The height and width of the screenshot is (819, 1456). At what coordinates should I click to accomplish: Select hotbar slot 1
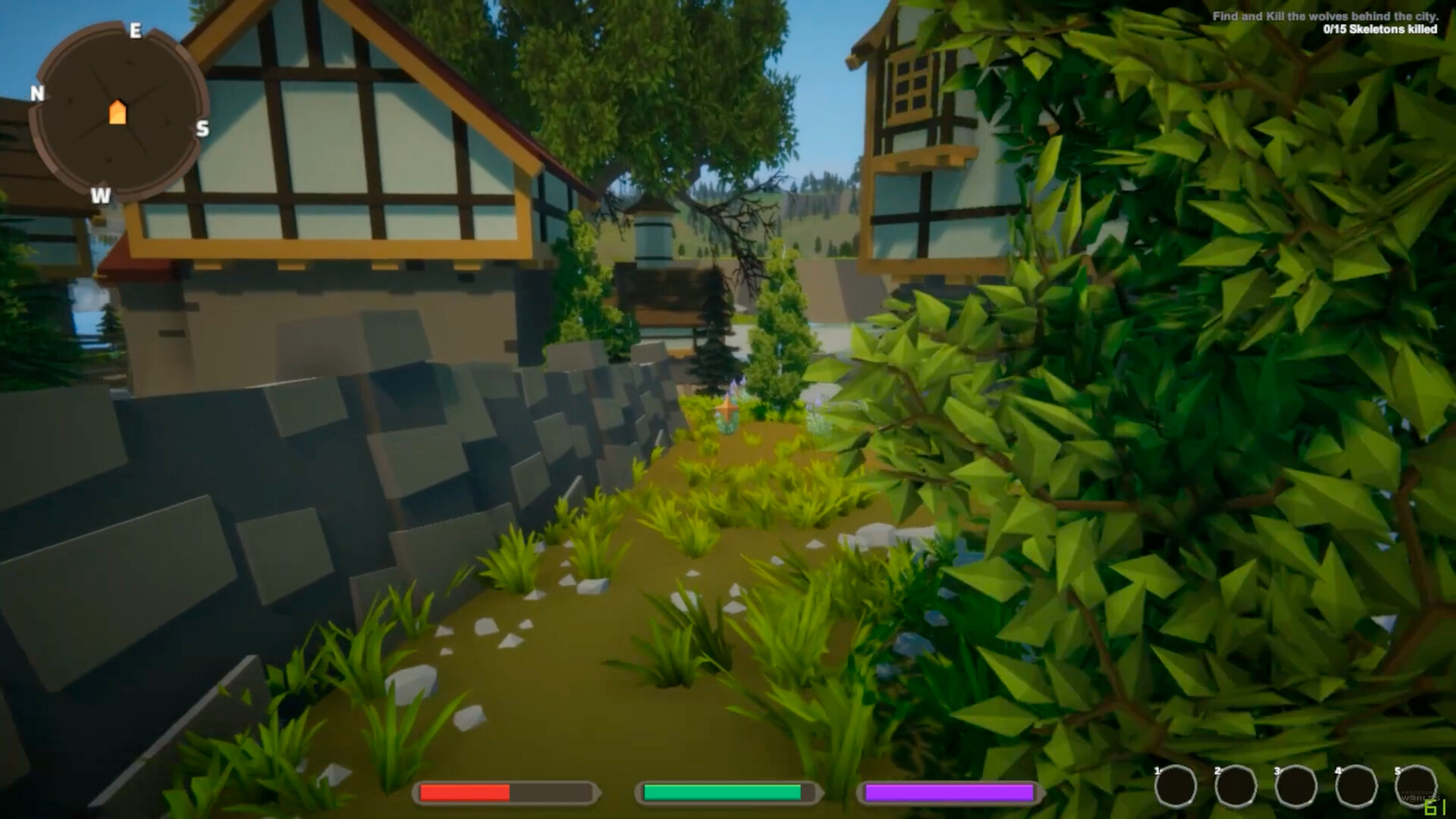click(x=1175, y=786)
